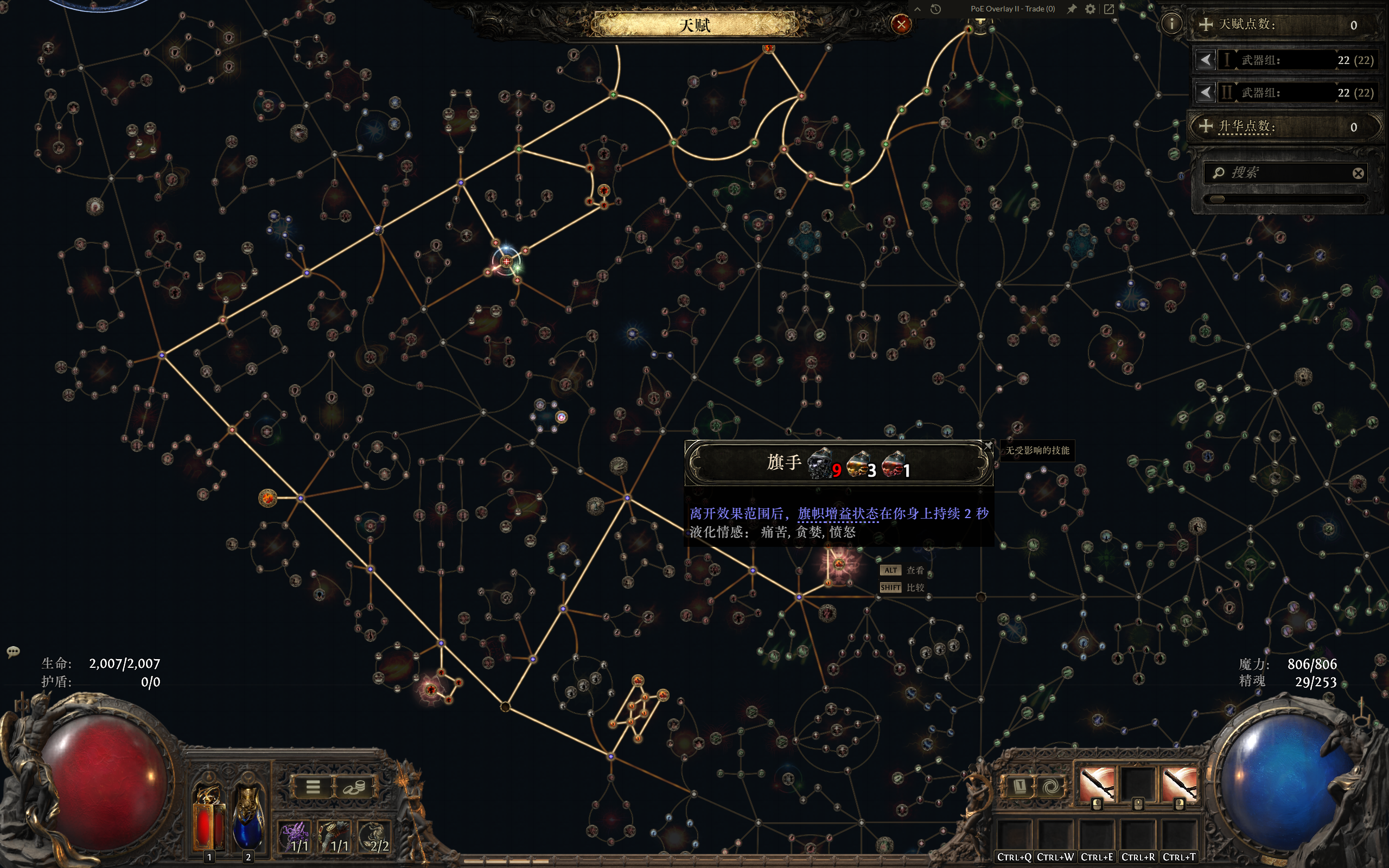The width and height of the screenshot is (1389, 868).
Task: Toggle the weapon set II arrow
Action: click(x=1205, y=92)
